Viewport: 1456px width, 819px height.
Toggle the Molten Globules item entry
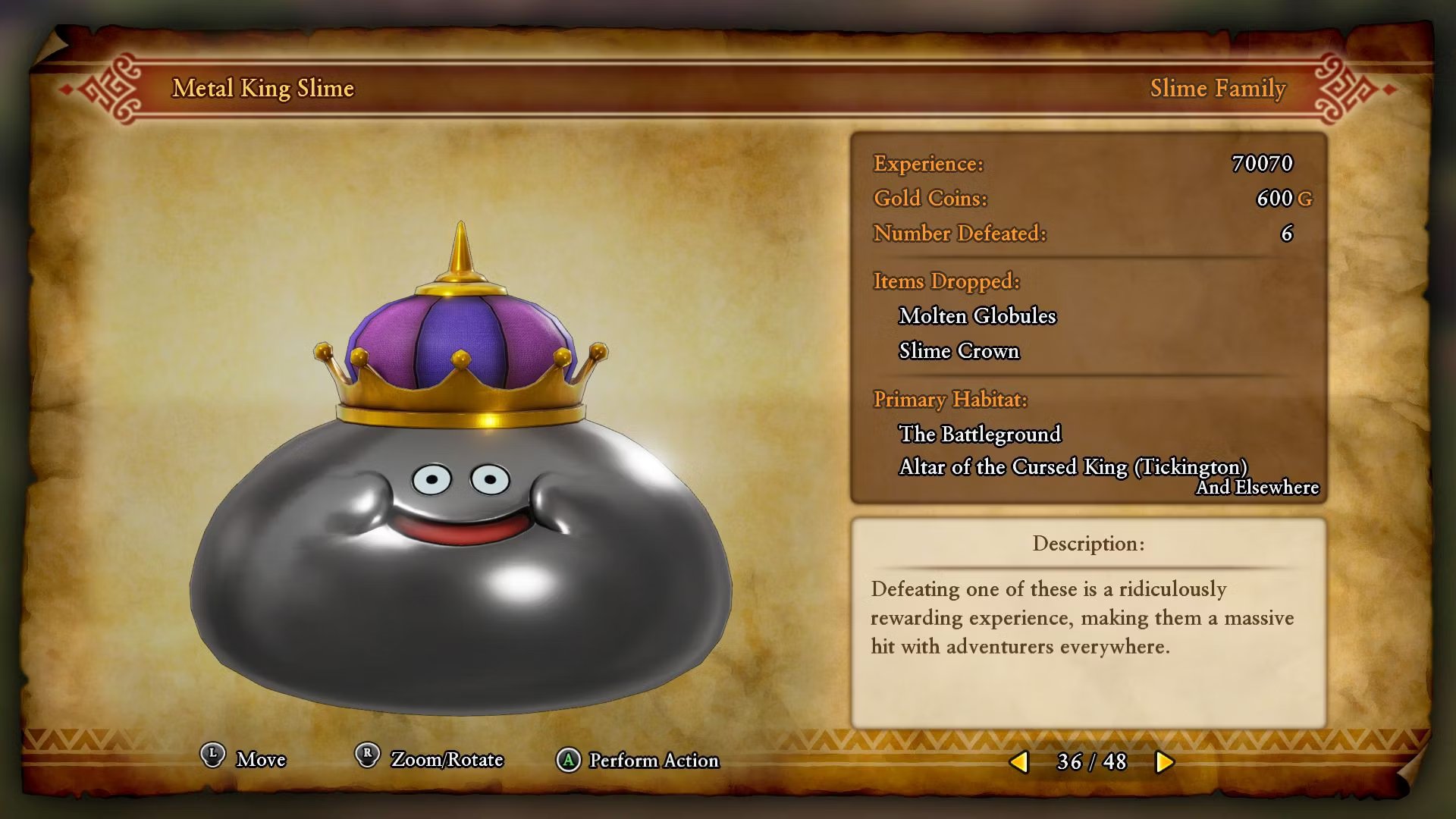(977, 316)
